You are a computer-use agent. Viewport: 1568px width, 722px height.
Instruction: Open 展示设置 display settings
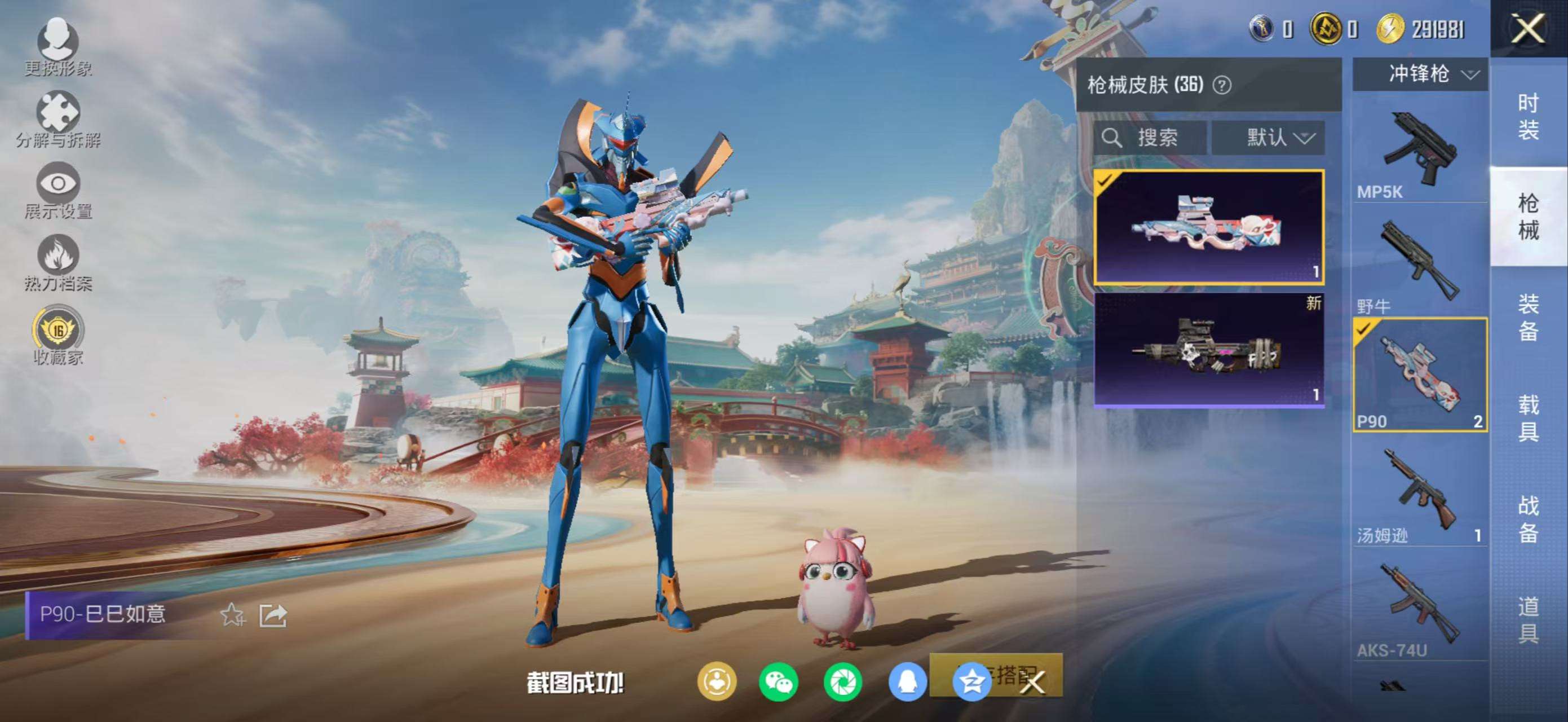click(58, 190)
